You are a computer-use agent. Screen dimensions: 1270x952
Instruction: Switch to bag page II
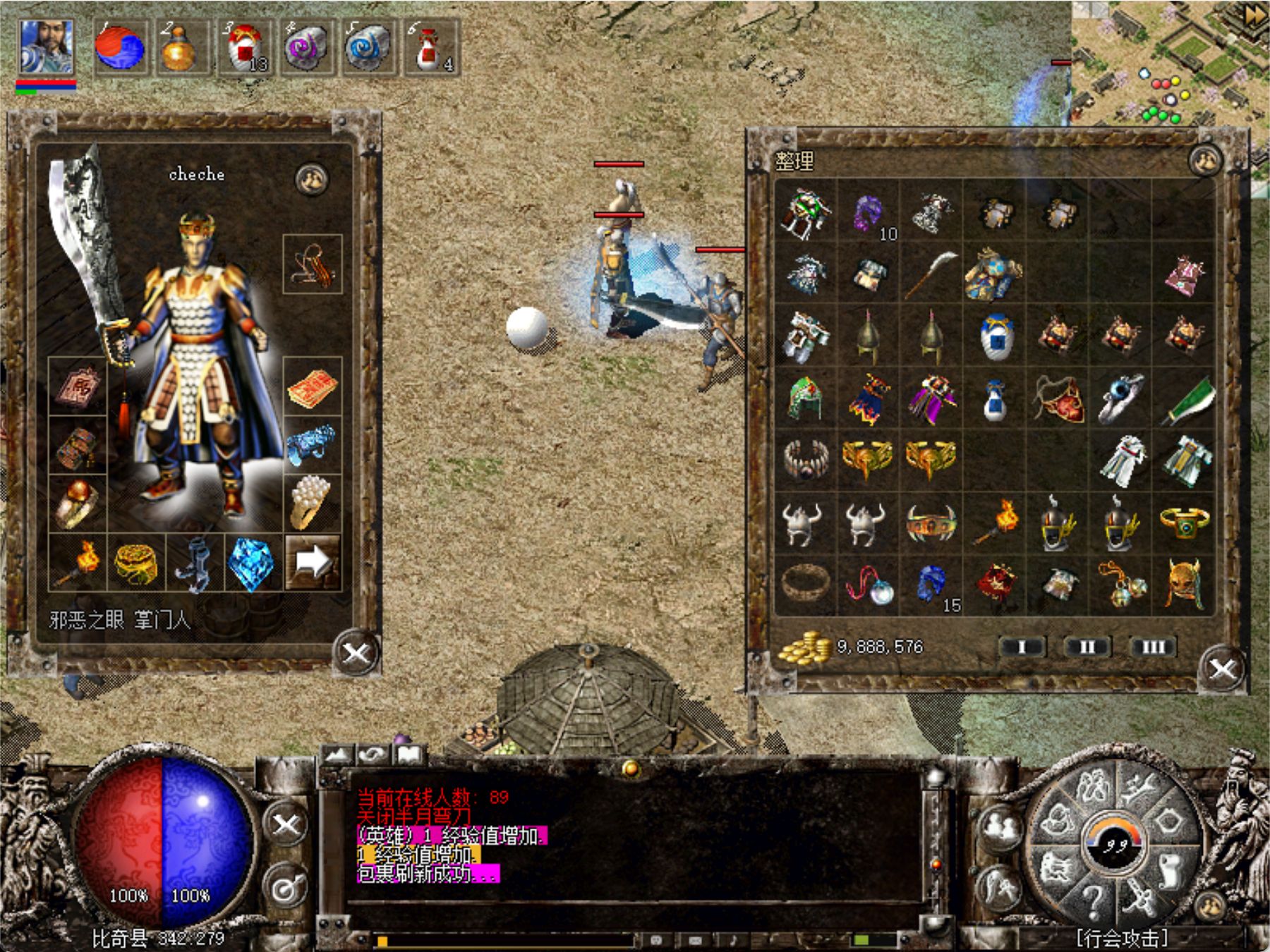pyautogui.click(x=1087, y=647)
